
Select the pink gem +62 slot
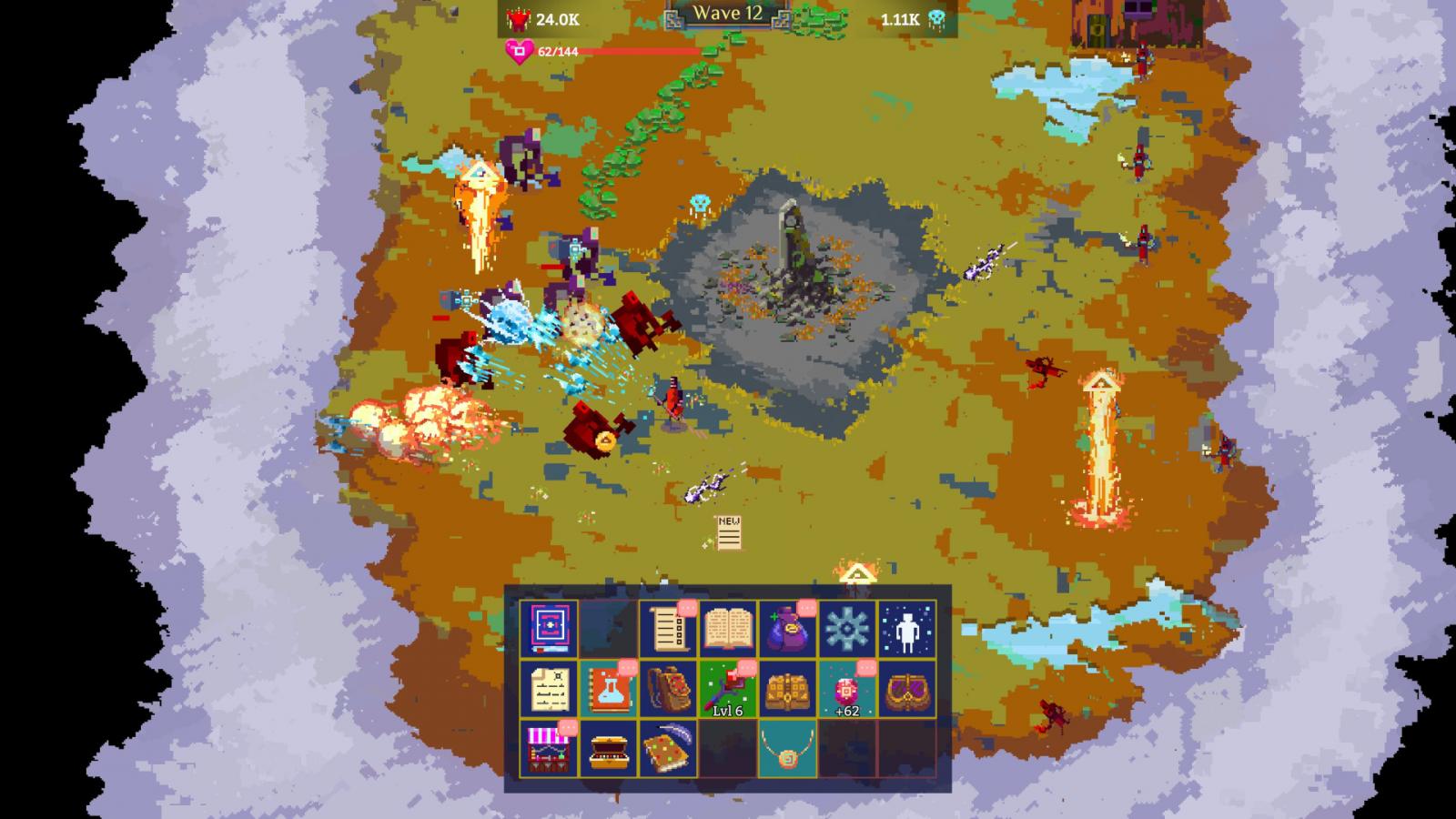point(847,689)
